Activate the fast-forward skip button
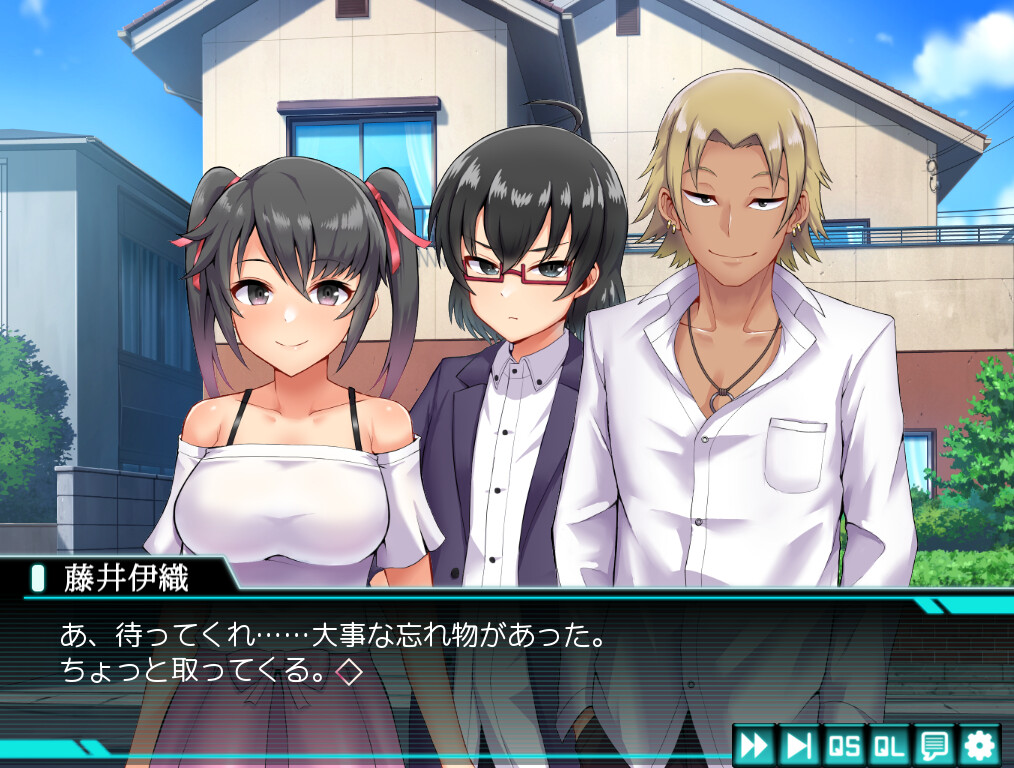The image size is (1014, 768). [754, 745]
